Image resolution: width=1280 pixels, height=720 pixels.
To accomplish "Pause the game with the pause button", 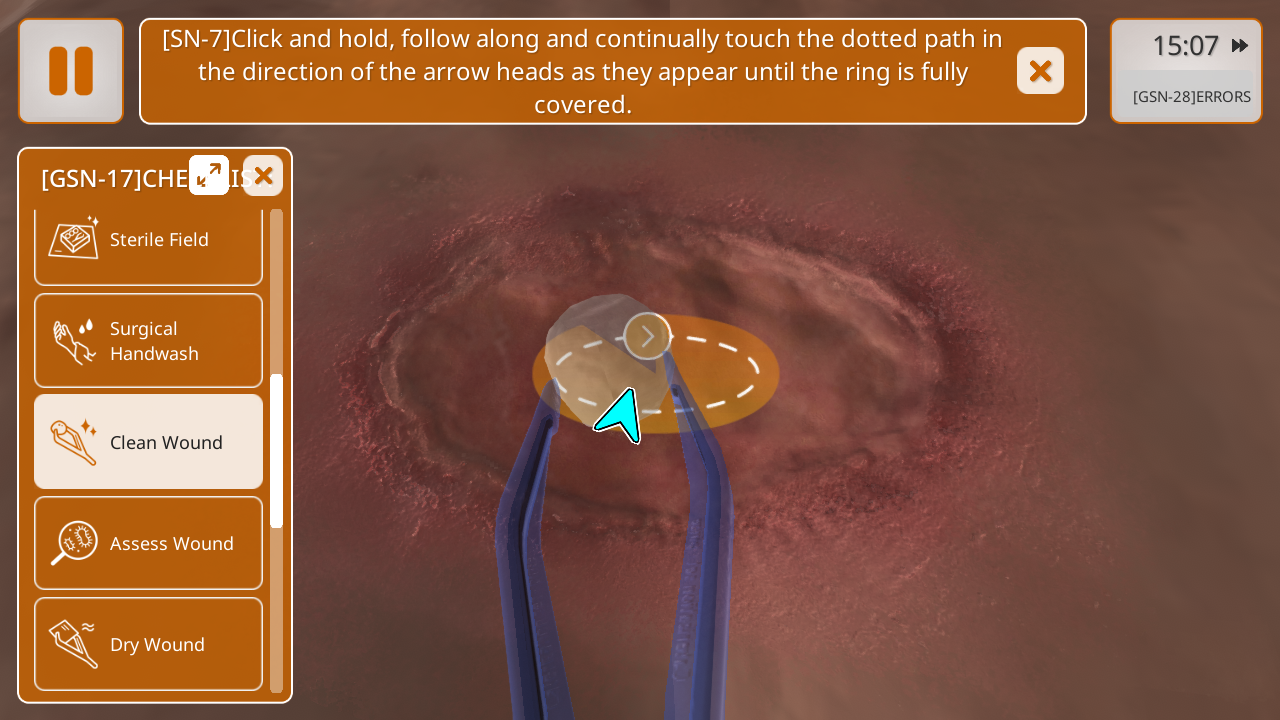I will [x=71, y=71].
